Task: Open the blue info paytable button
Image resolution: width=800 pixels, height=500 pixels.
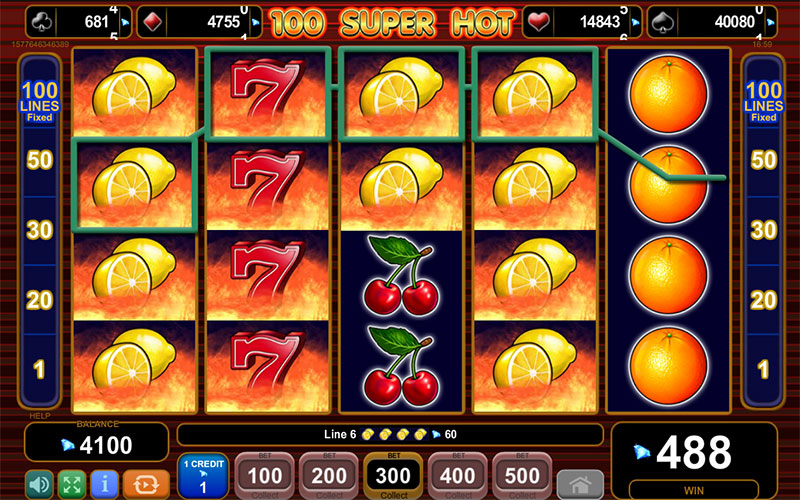Action: point(105,484)
